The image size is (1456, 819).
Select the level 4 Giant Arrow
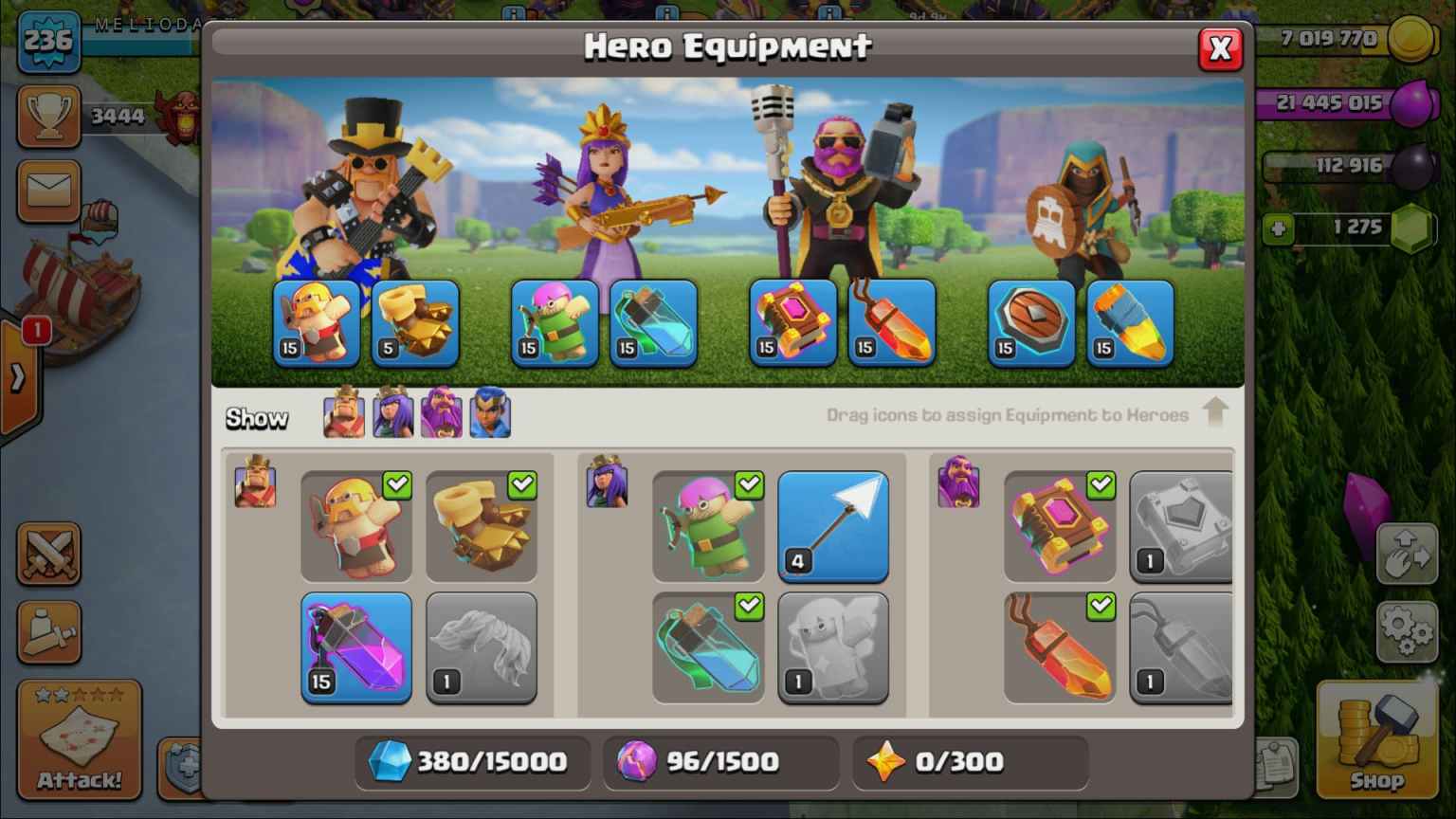point(832,526)
